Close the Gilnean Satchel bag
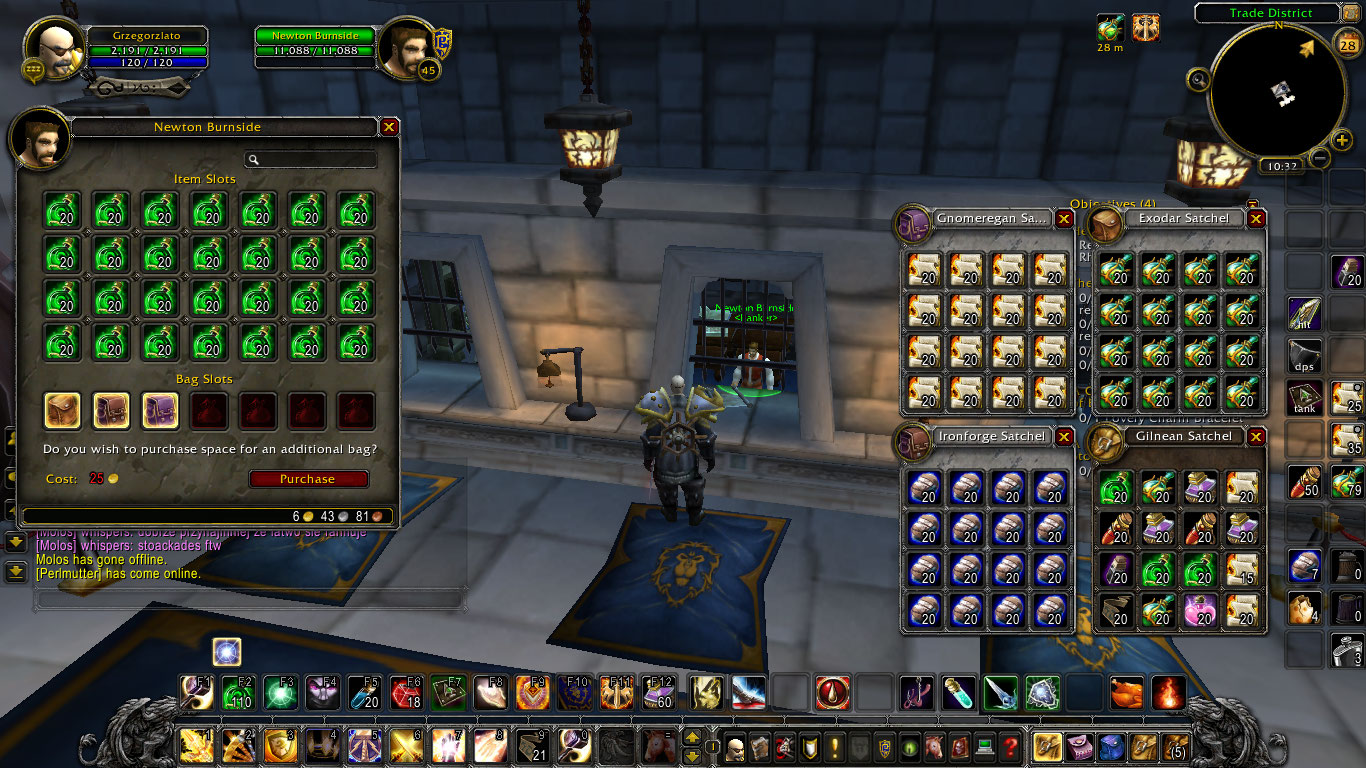This screenshot has width=1366, height=768. (x=1256, y=437)
